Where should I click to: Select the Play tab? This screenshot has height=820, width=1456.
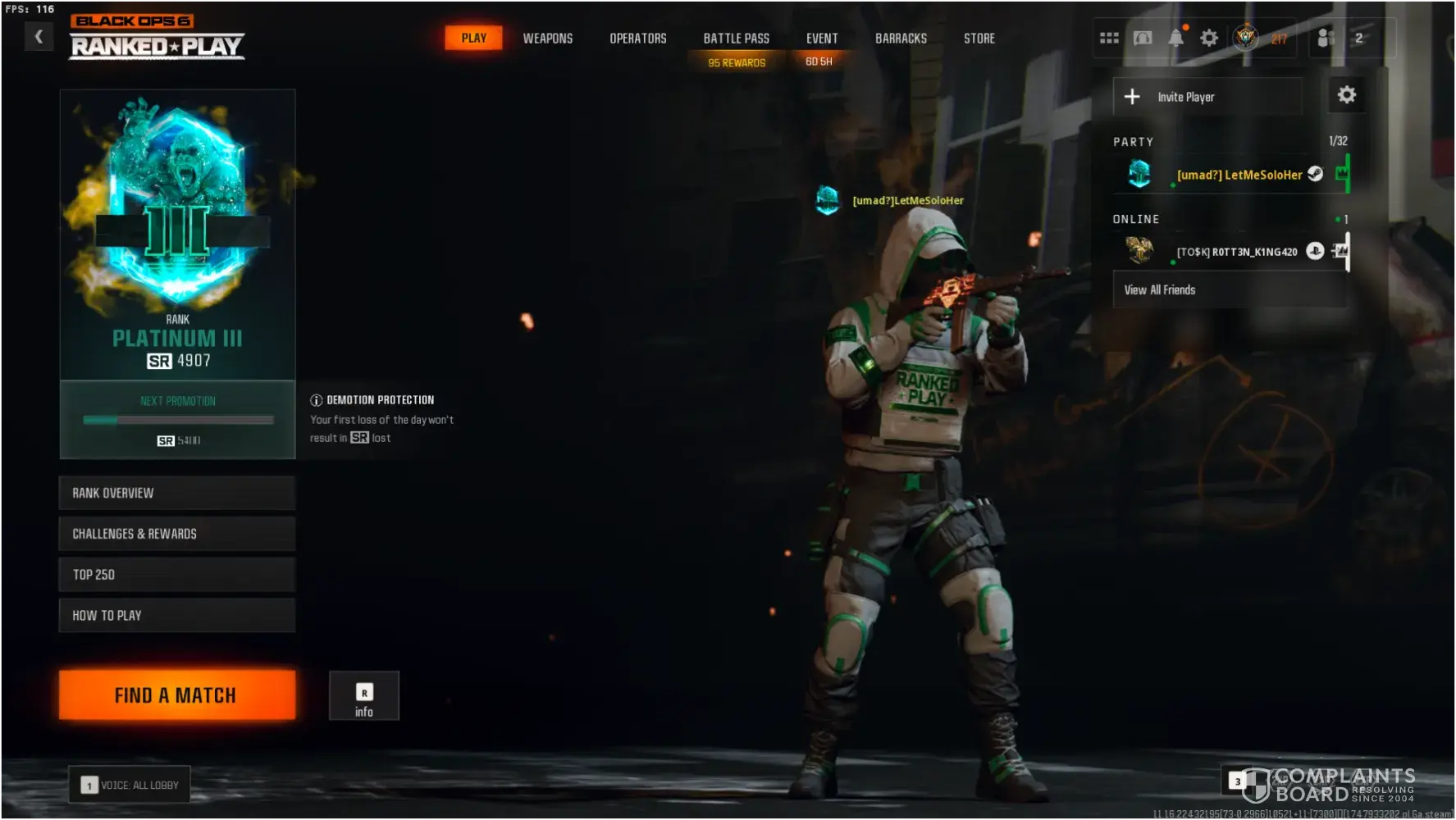tap(473, 38)
